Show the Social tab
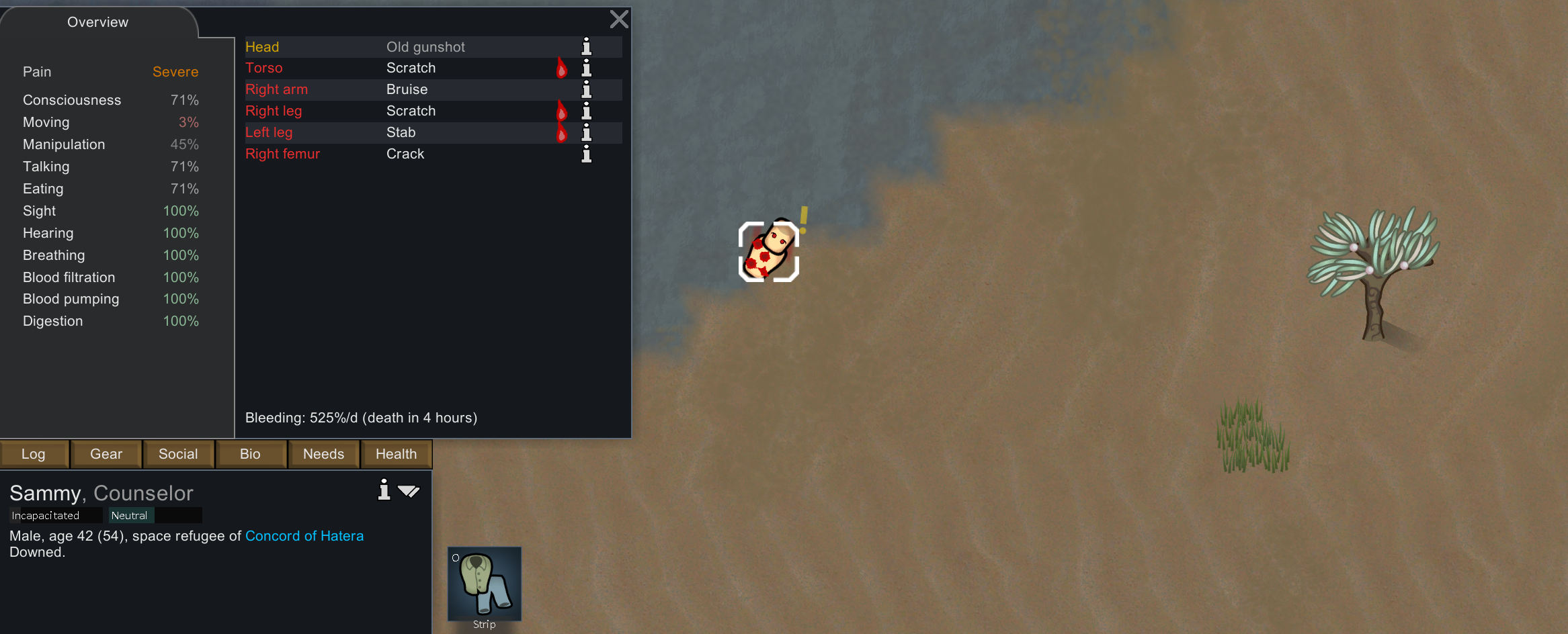The height and width of the screenshot is (634, 1568). pyautogui.click(x=178, y=454)
